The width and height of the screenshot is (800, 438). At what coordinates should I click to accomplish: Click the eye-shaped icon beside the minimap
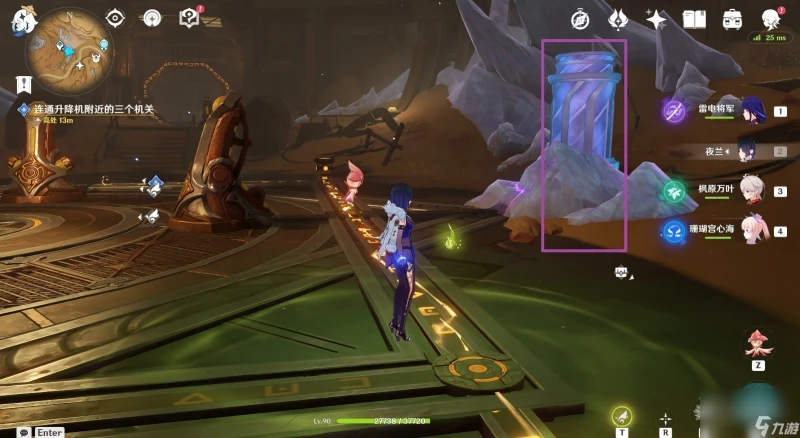tap(115, 18)
